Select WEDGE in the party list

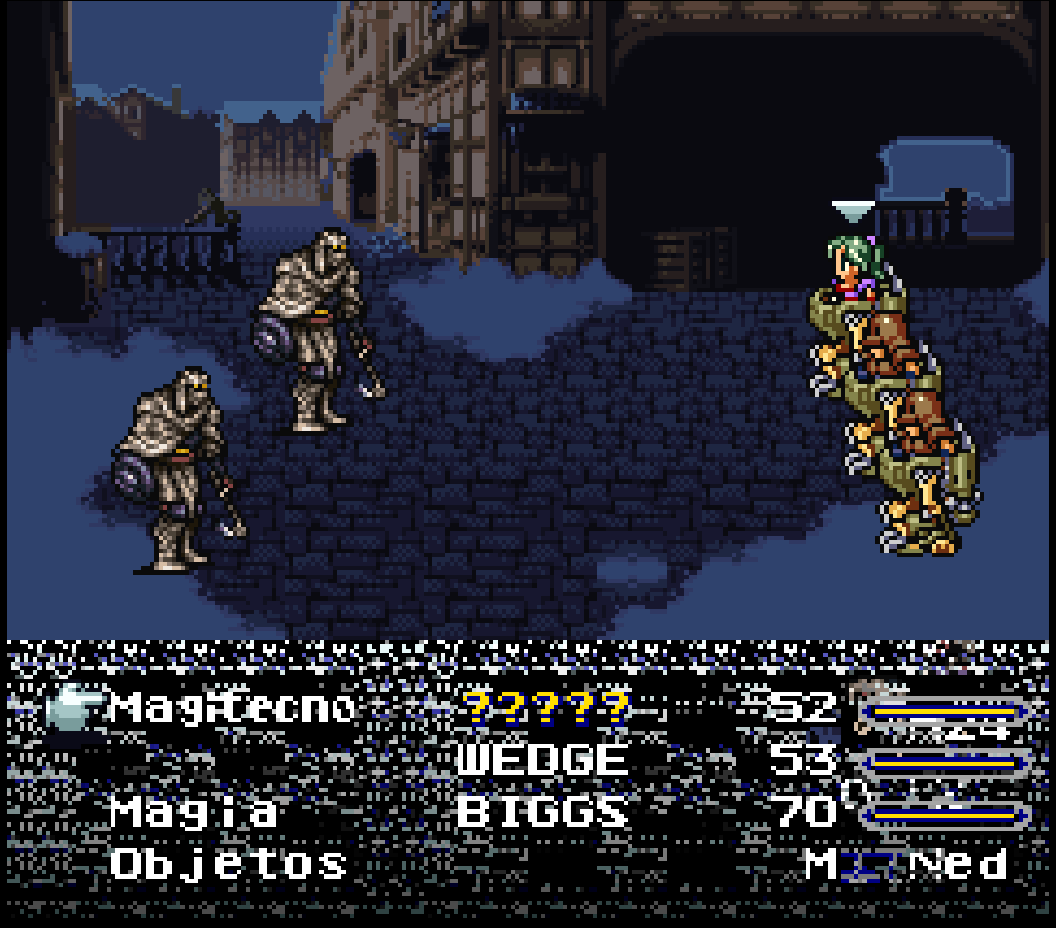click(543, 760)
